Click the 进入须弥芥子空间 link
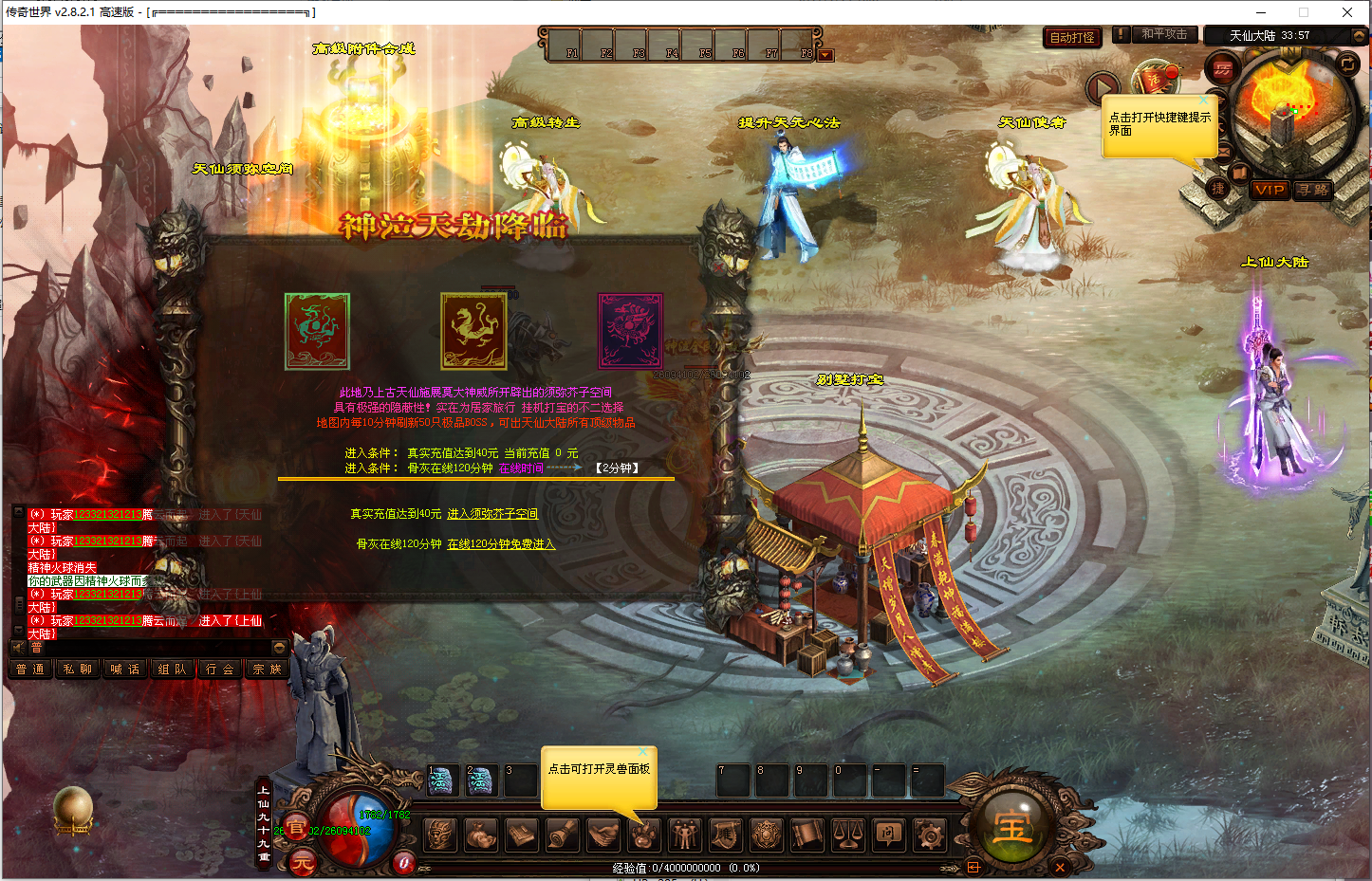The width and height of the screenshot is (1372, 881). point(492,514)
